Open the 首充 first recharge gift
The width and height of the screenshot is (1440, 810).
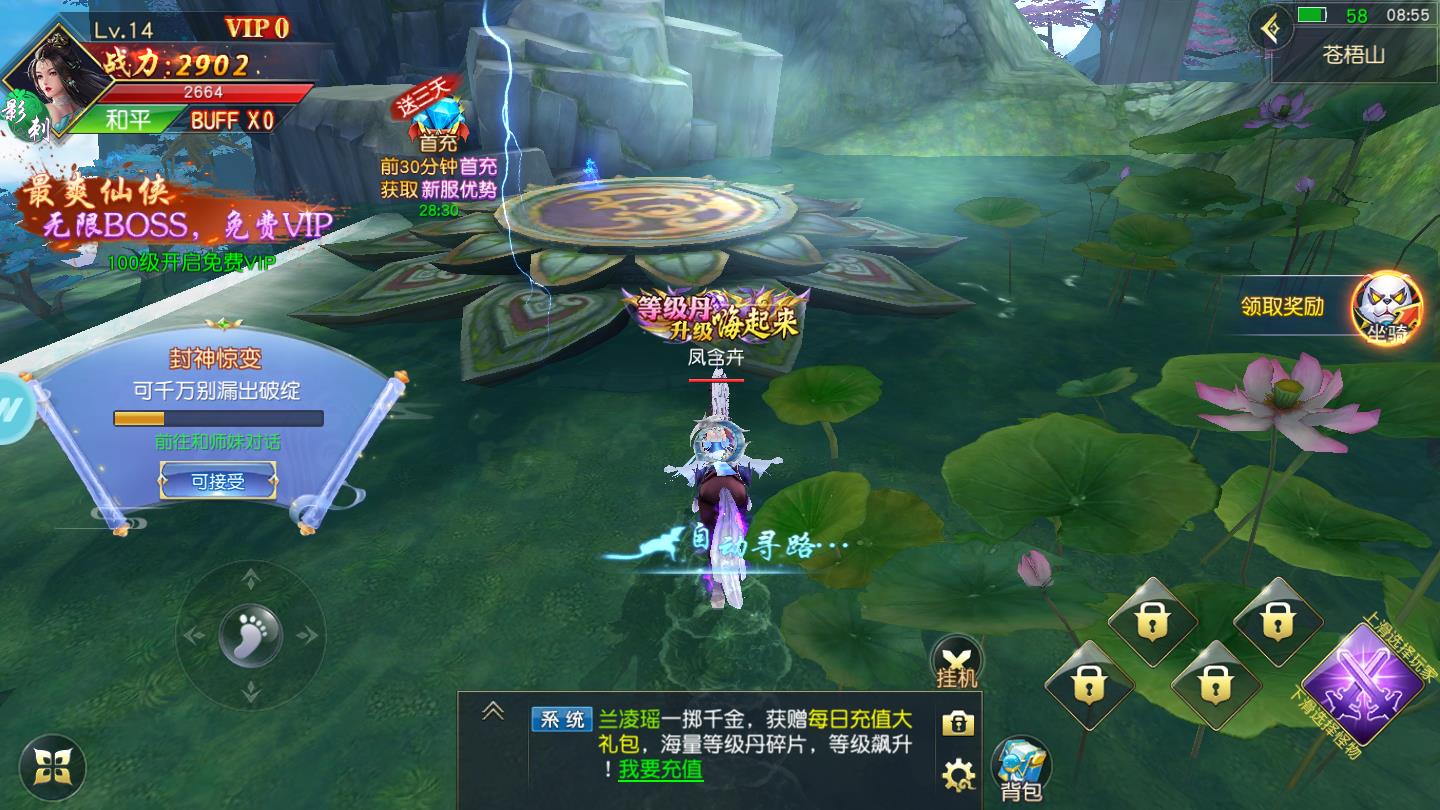(x=437, y=125)
